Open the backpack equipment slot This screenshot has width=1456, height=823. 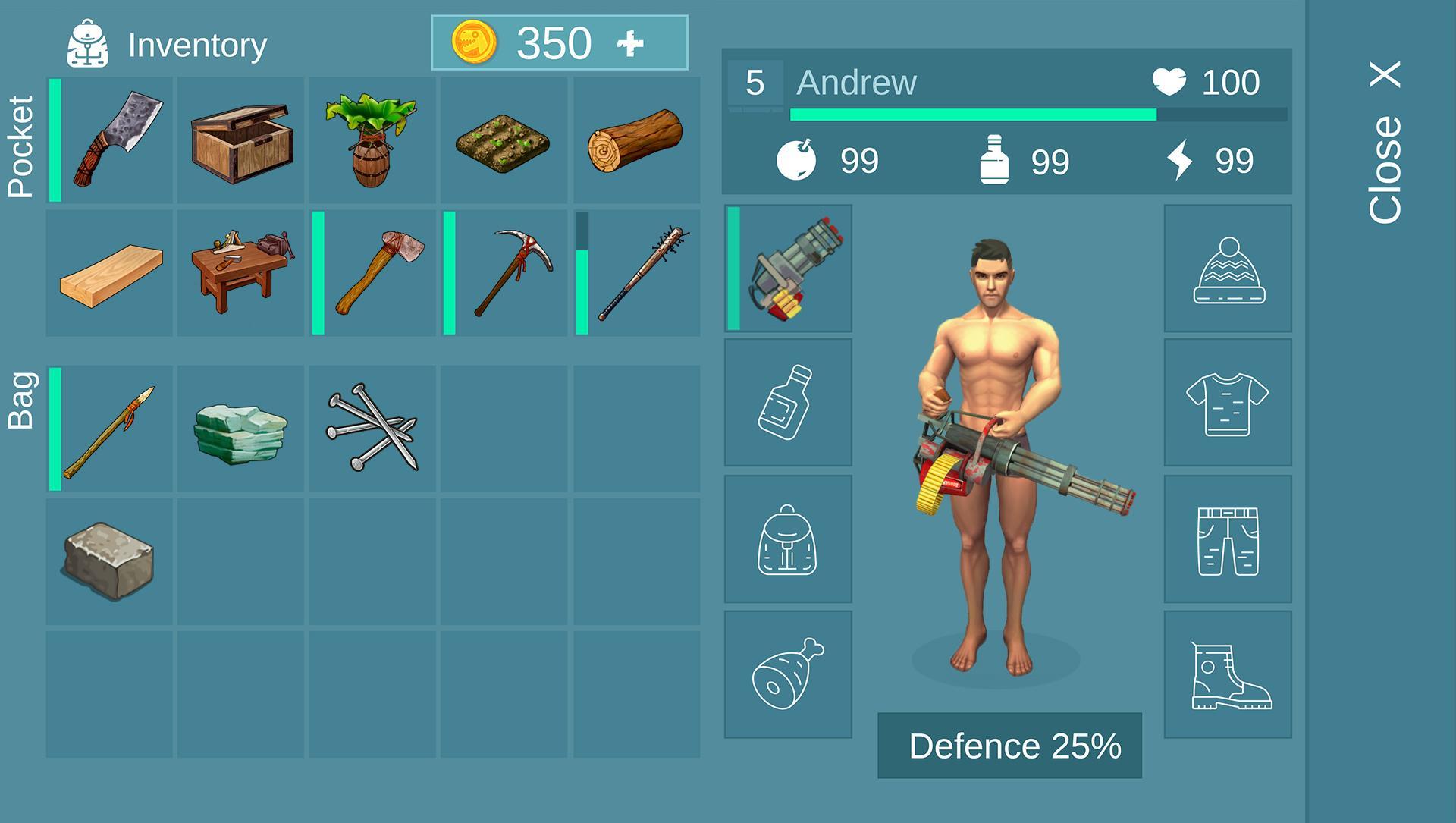[x=789, y=539]
